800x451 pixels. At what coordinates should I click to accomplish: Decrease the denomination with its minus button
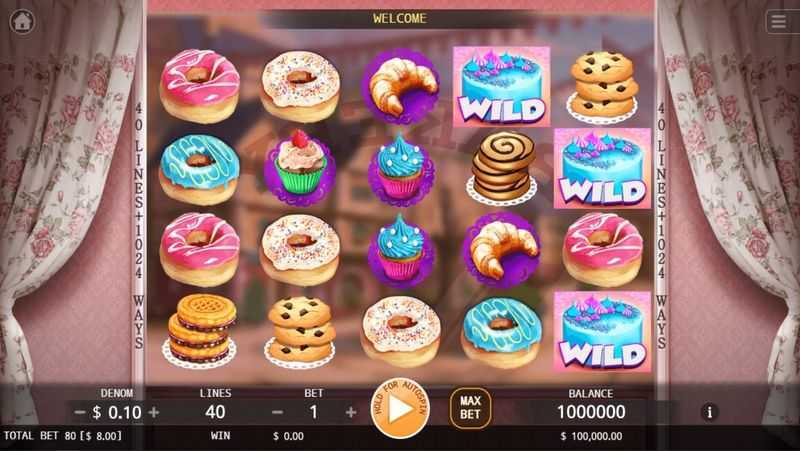pyautogui.click(x=80, y=411)
